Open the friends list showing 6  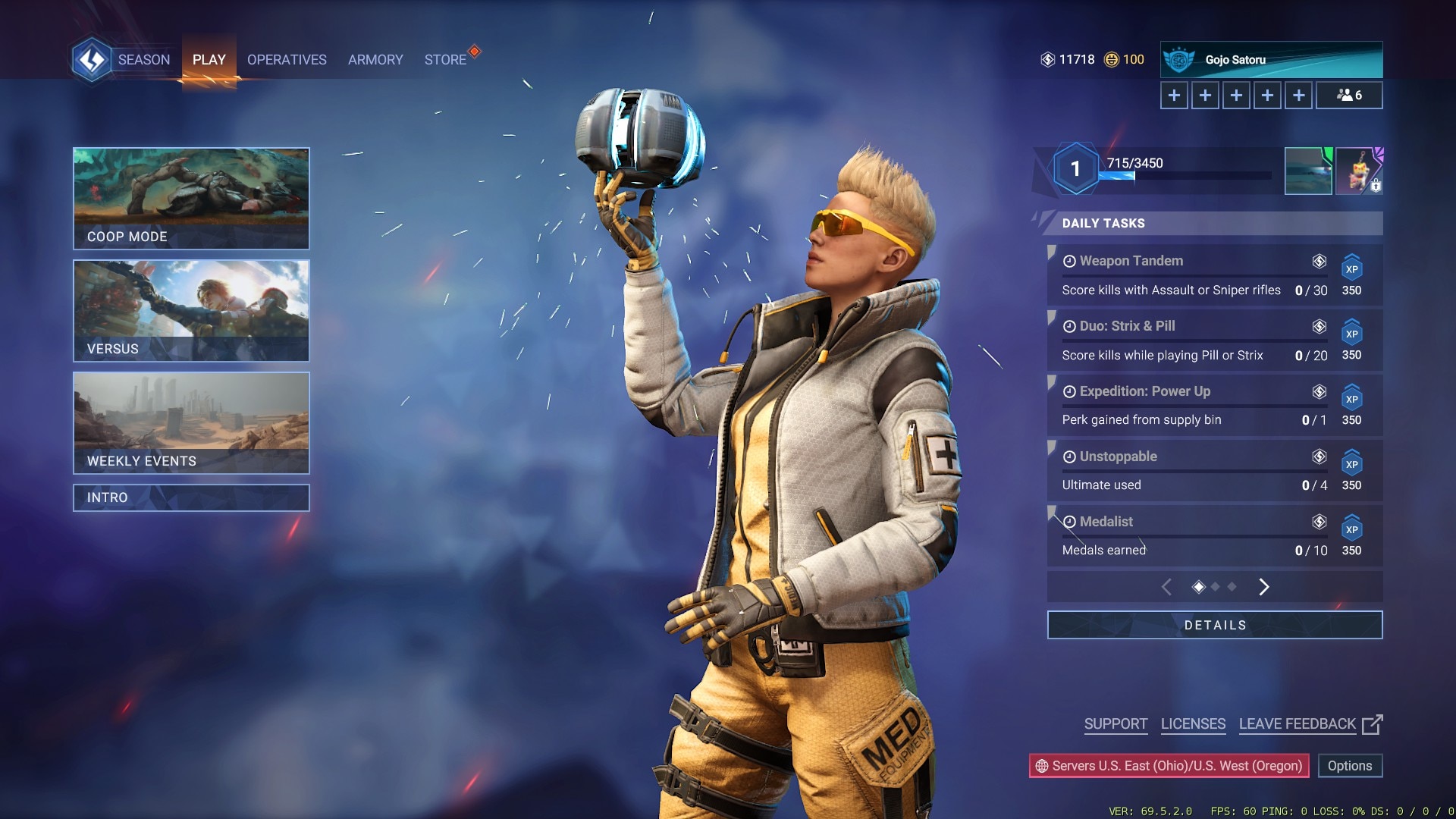[1349, 96]
